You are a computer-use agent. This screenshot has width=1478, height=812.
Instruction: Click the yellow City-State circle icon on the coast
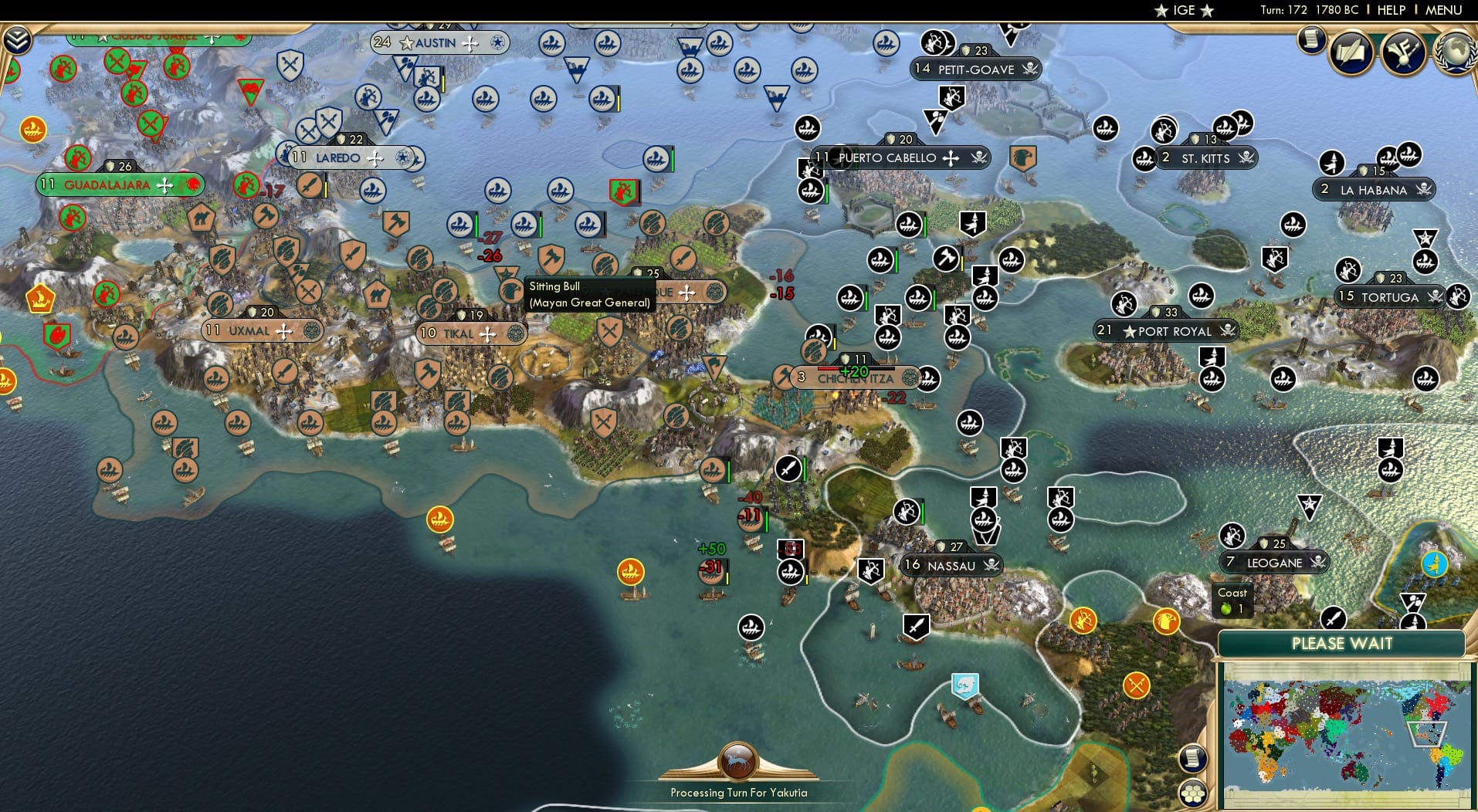440,521
